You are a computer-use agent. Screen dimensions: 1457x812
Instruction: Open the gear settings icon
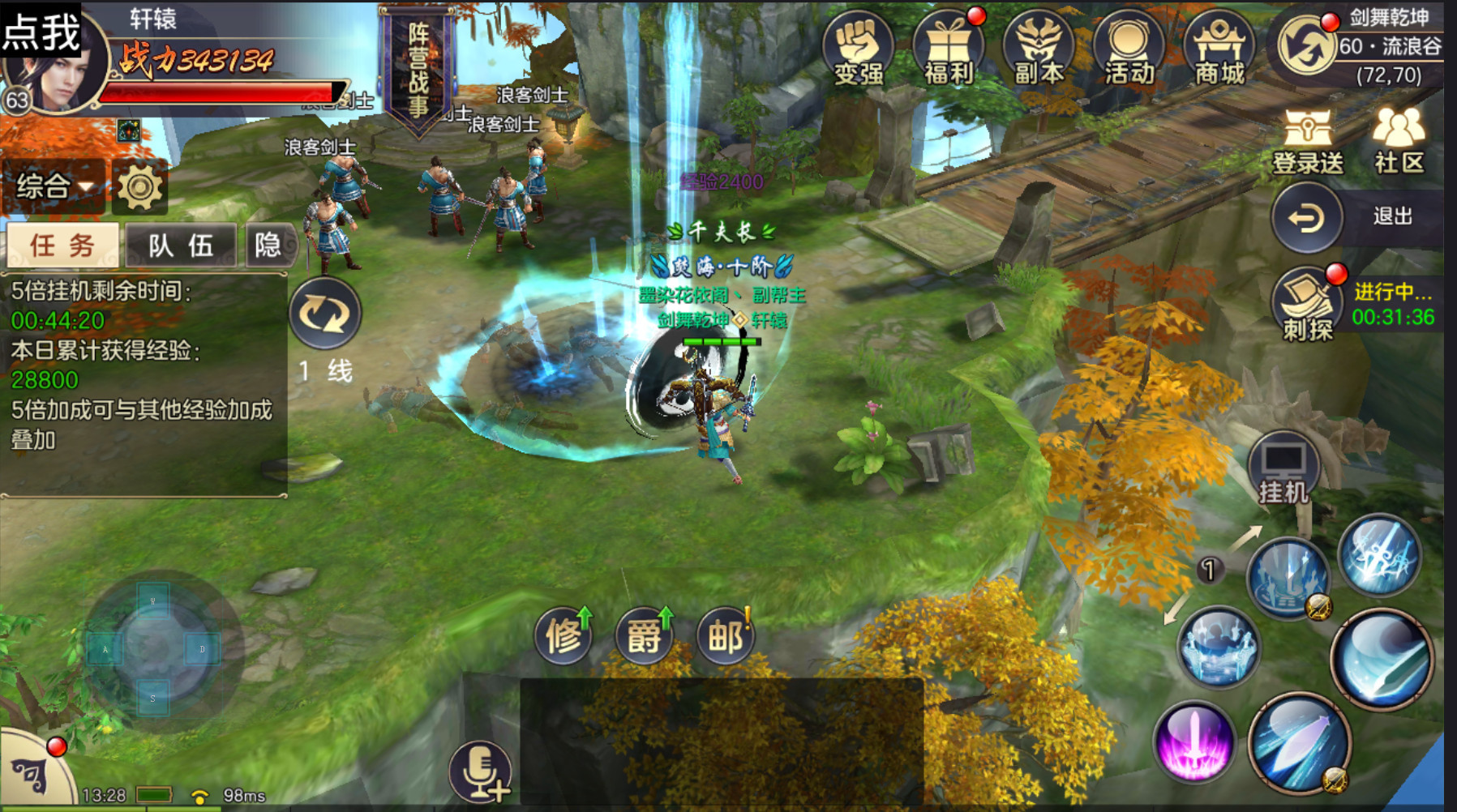tap(140, 186)
